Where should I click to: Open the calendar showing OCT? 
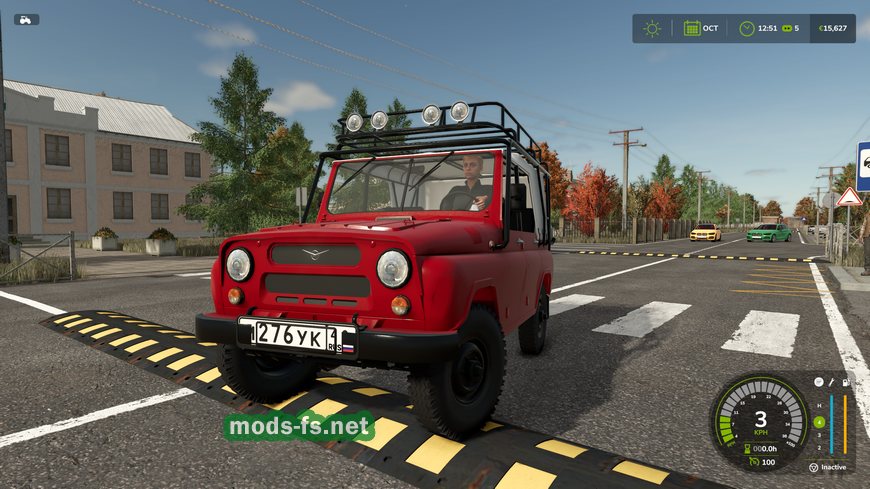pyautogui.click(x=692, y=28)
